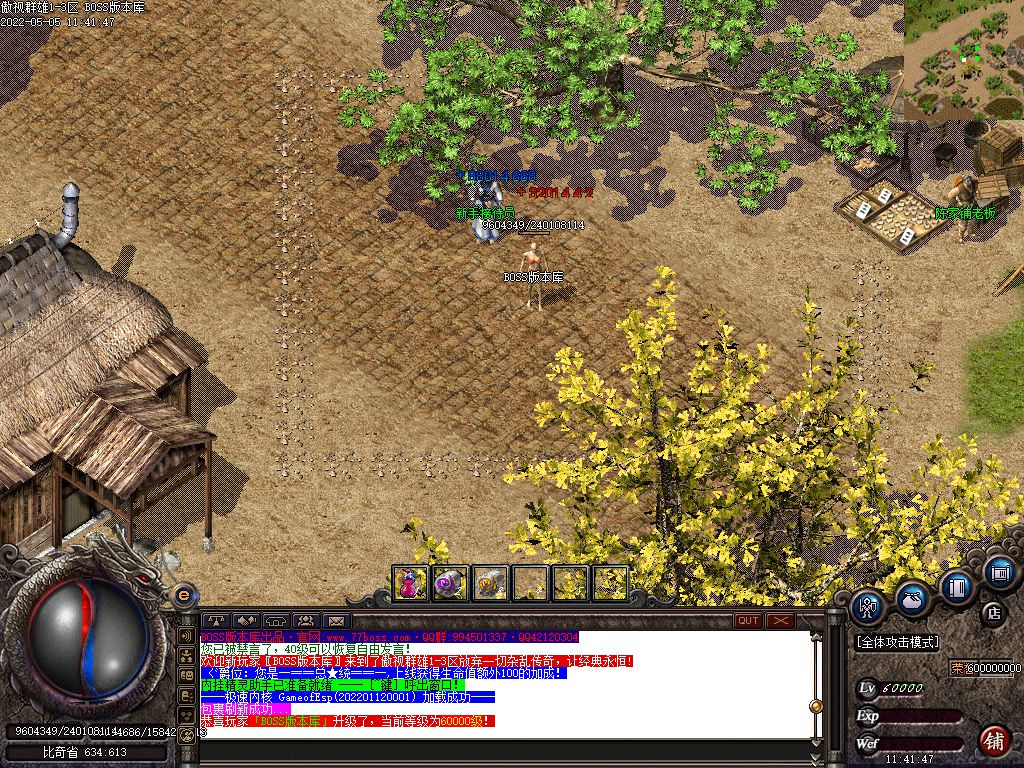
Task: Open the character equipment panel icon
Action: click(x=869, y=606)
